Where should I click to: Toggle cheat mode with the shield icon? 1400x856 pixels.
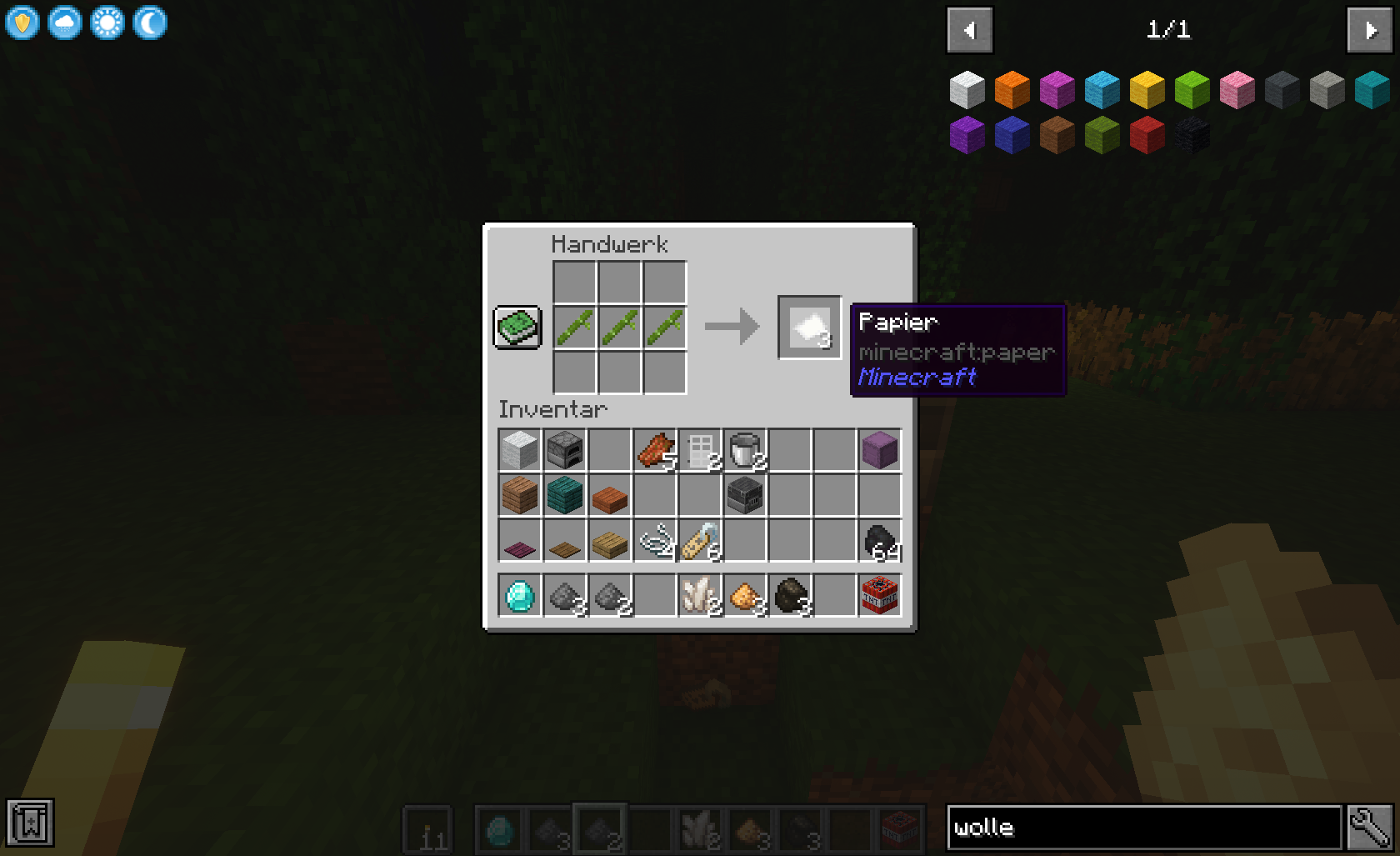click(22, 23)
